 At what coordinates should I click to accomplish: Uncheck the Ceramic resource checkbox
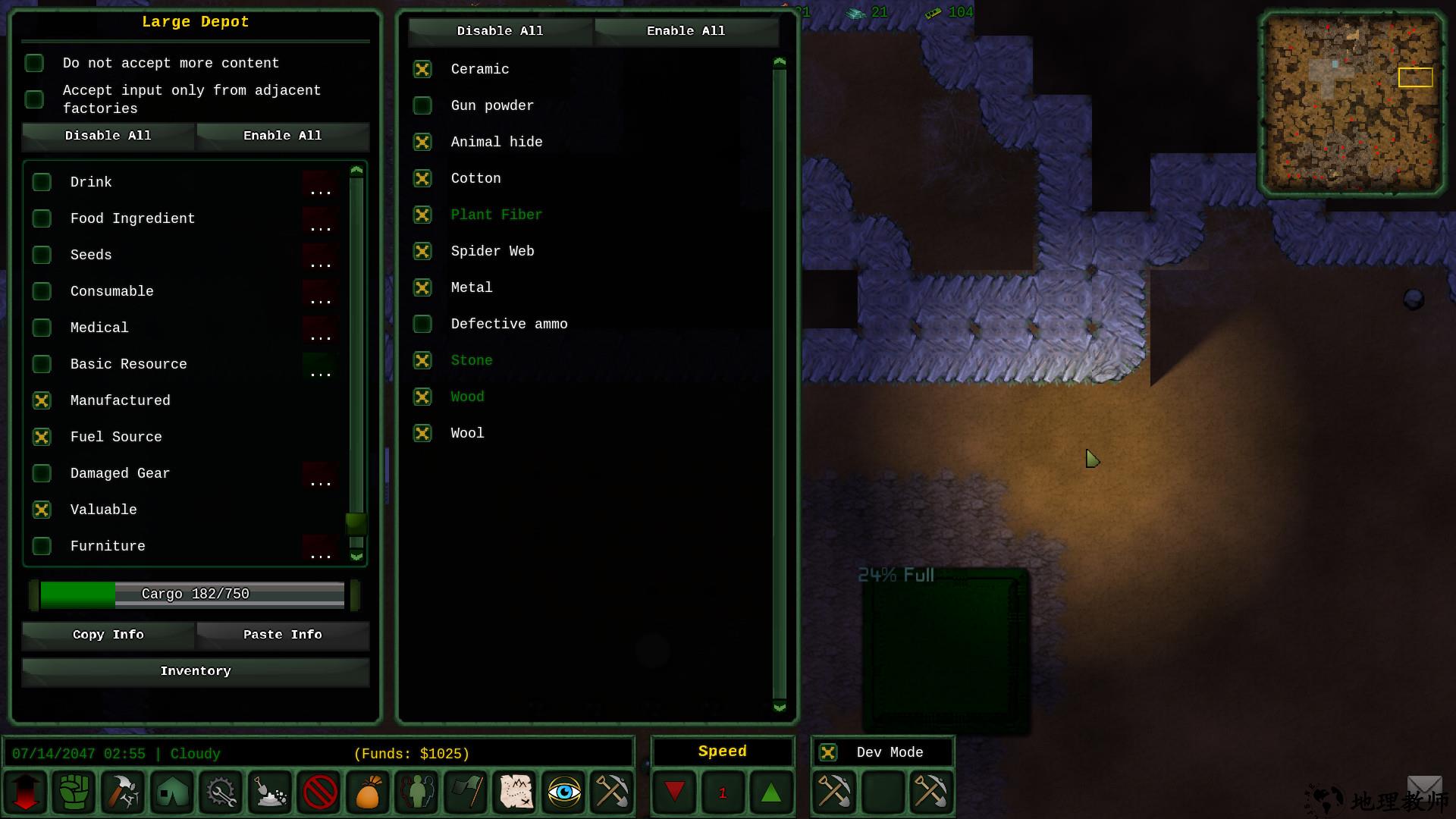pyautogui.click(x=422, y=69)
